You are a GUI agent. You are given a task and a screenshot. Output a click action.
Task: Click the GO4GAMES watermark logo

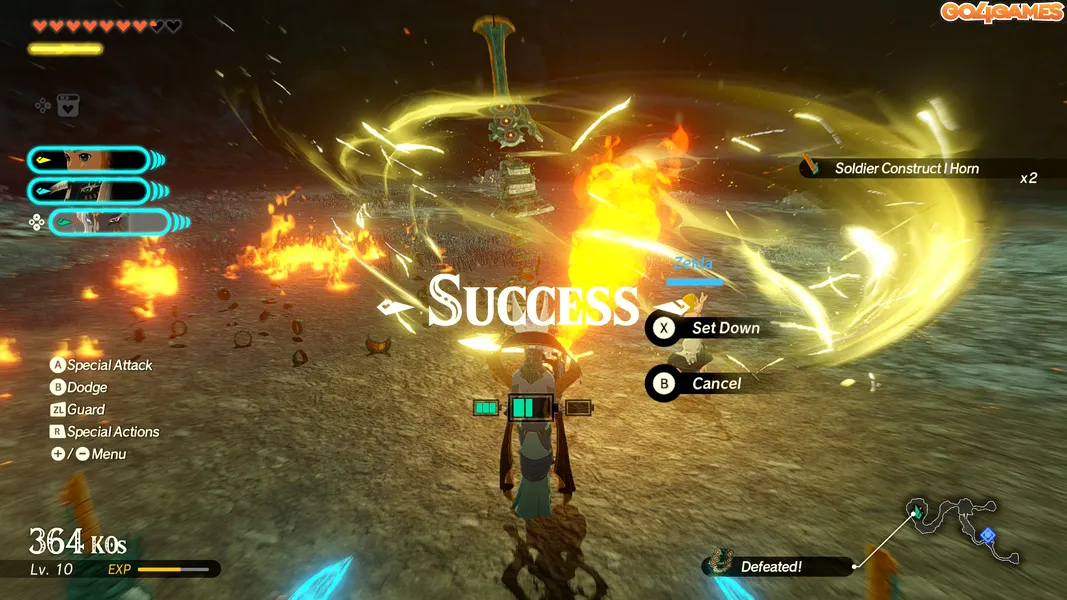pyautogui.click(x=1001, y=12)
